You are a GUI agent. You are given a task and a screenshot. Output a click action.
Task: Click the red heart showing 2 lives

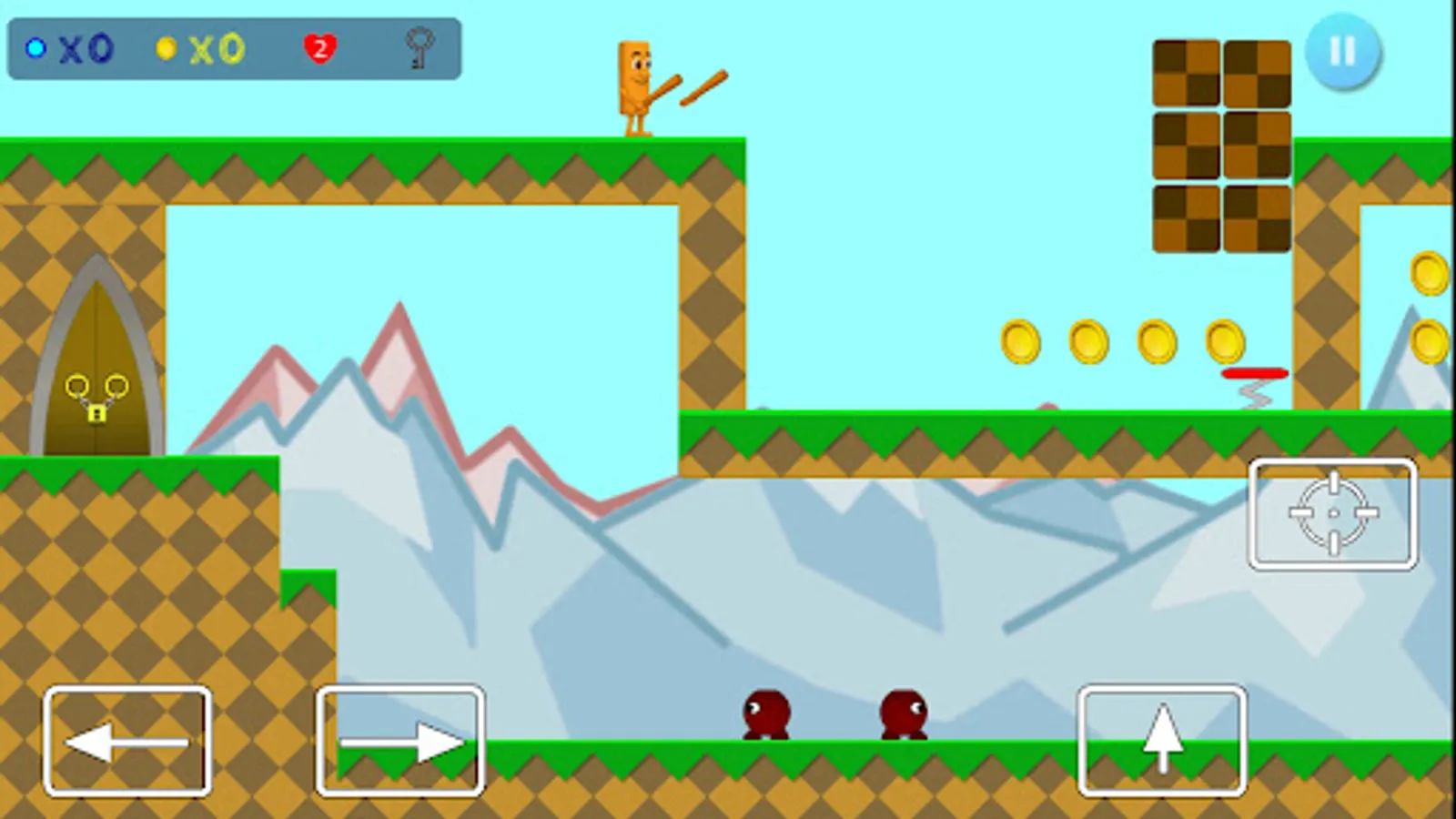(x=320, y=48)
